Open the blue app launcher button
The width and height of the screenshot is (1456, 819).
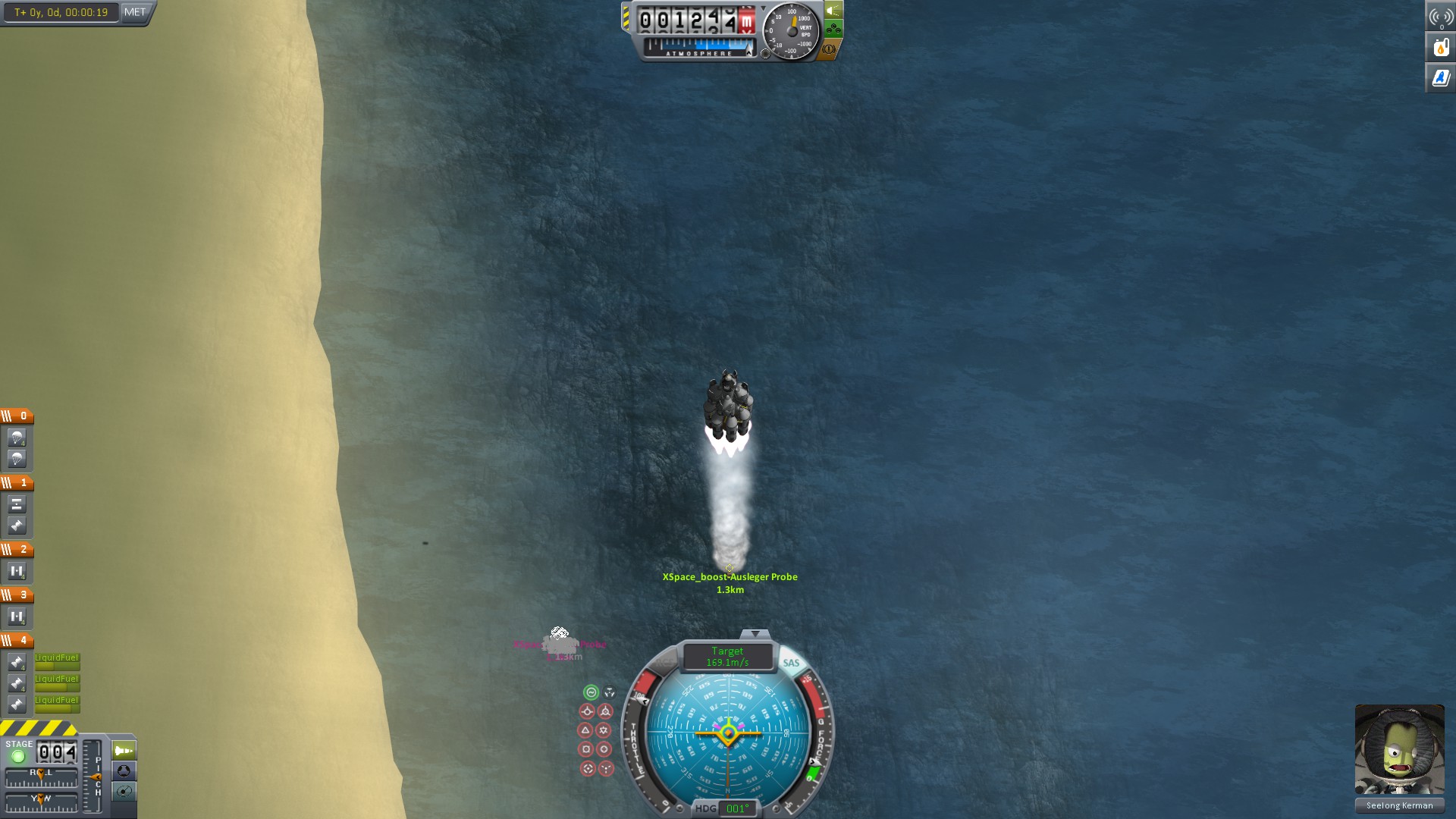(x=1441, y=77)
